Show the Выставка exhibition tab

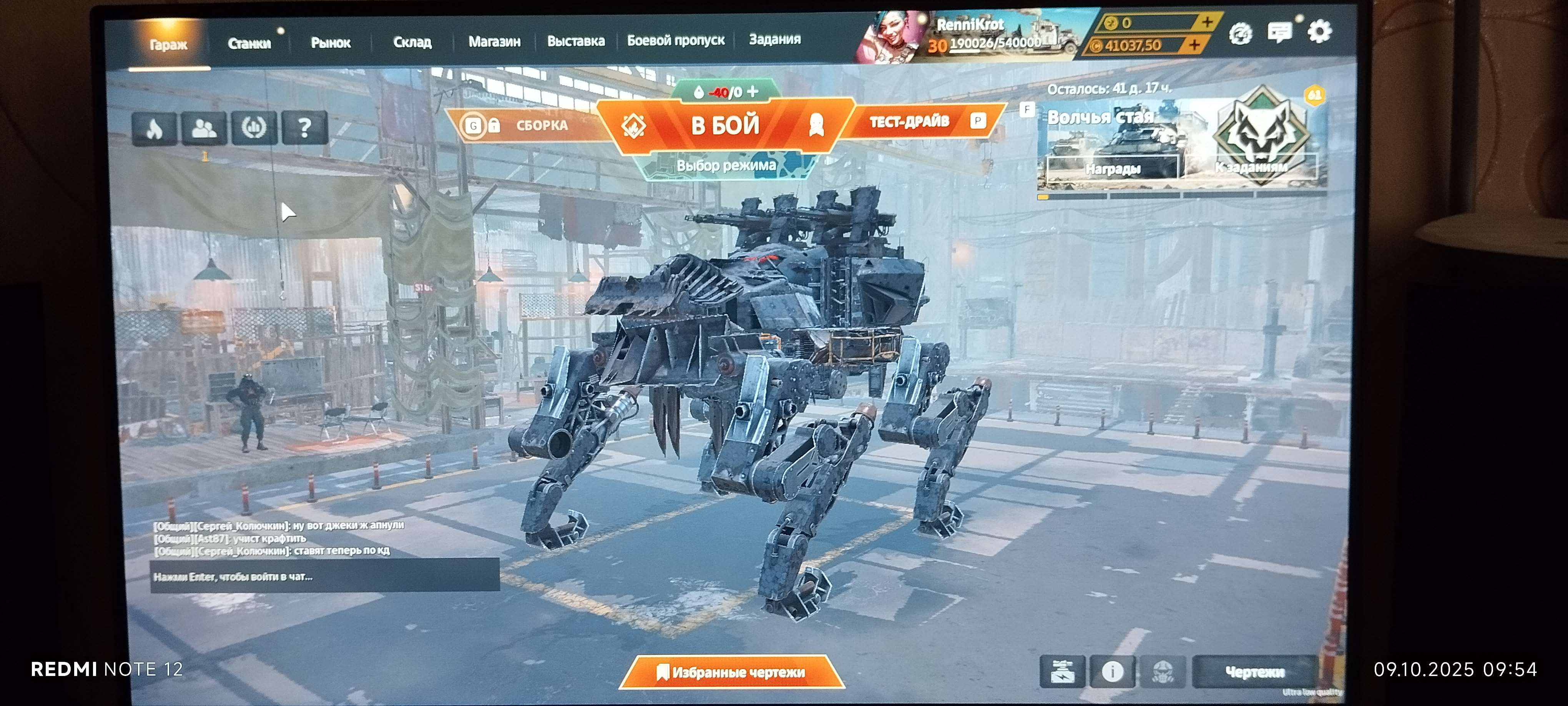pyautogui.click(x=575, y=41)
